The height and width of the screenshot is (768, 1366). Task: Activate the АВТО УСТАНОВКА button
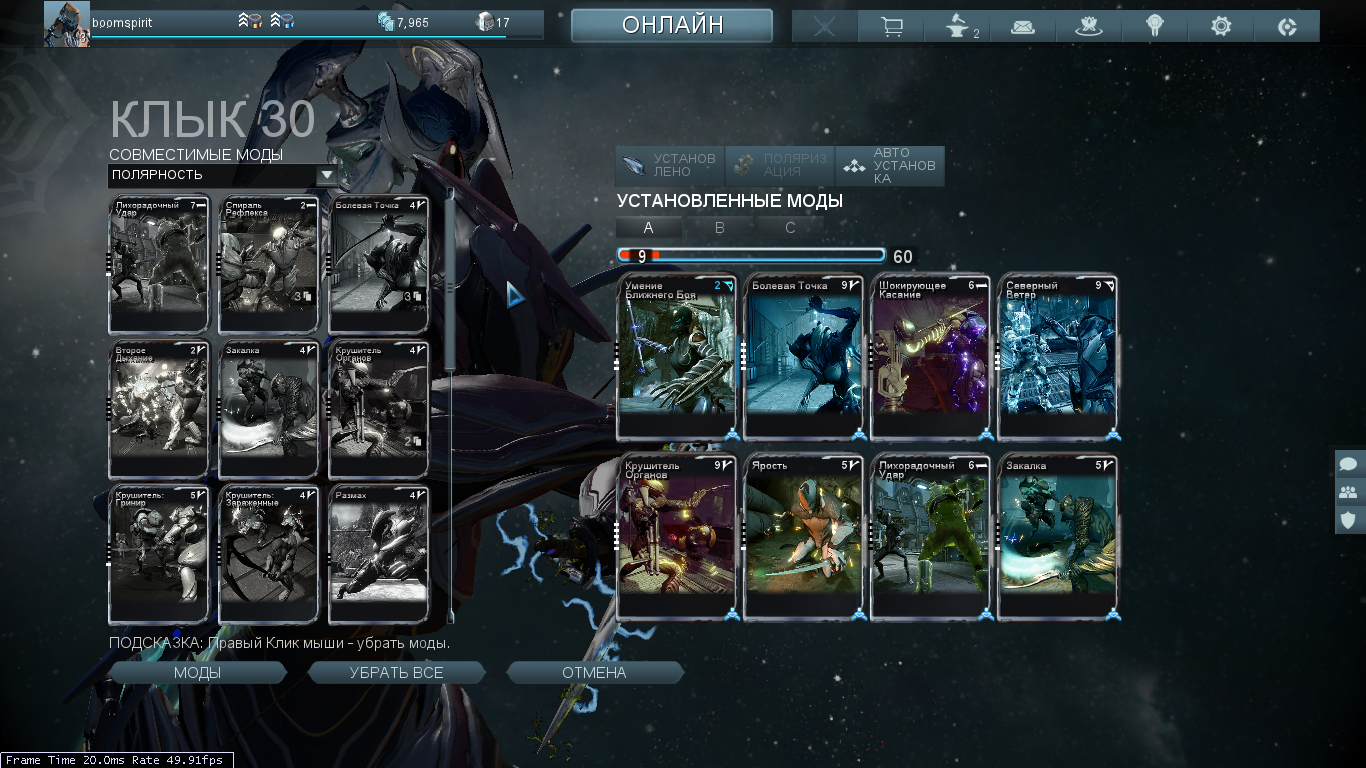pyautogui.click(x=890, y=166)
